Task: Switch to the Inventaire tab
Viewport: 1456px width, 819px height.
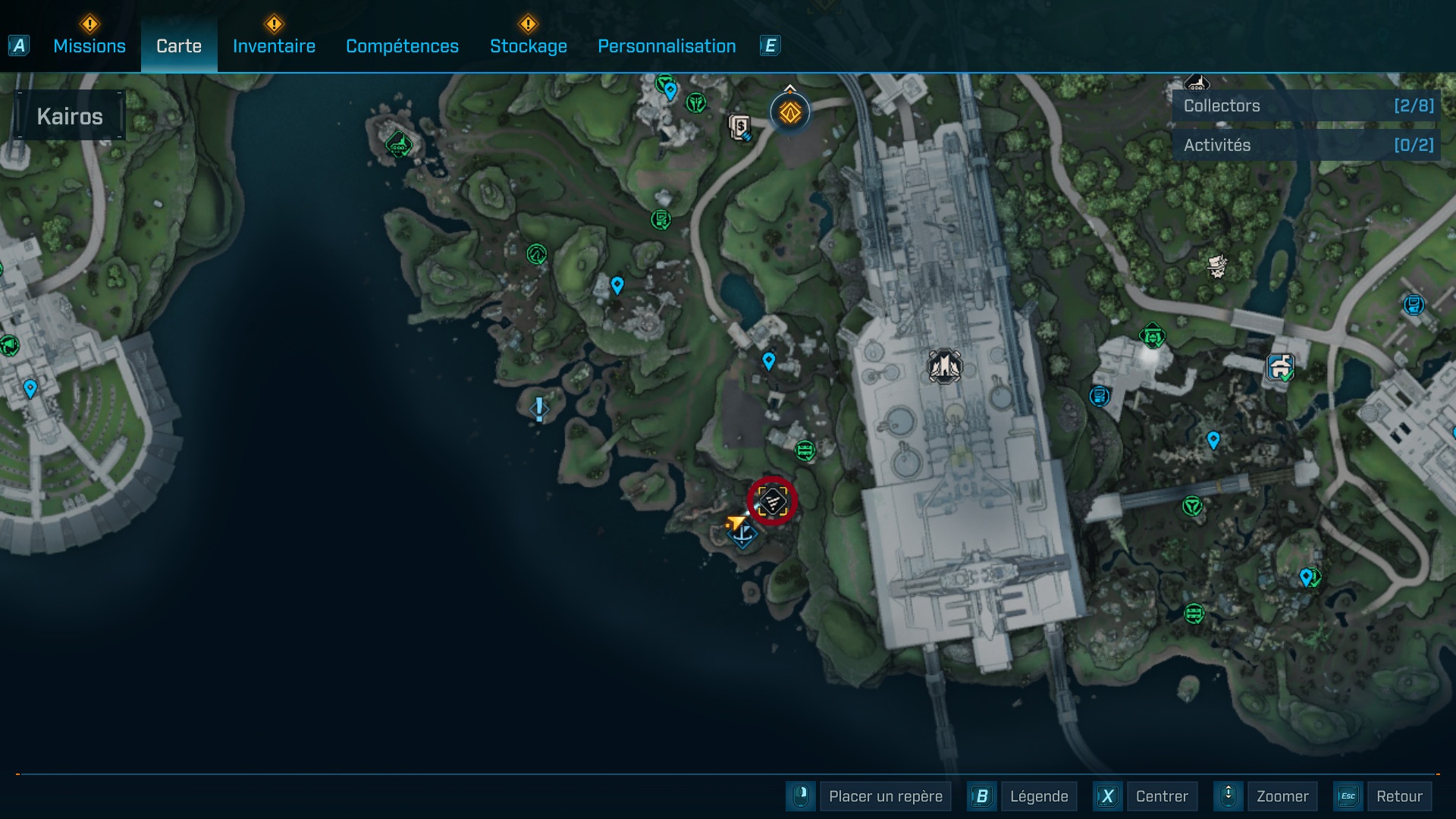Action: (x=275, y=45)
